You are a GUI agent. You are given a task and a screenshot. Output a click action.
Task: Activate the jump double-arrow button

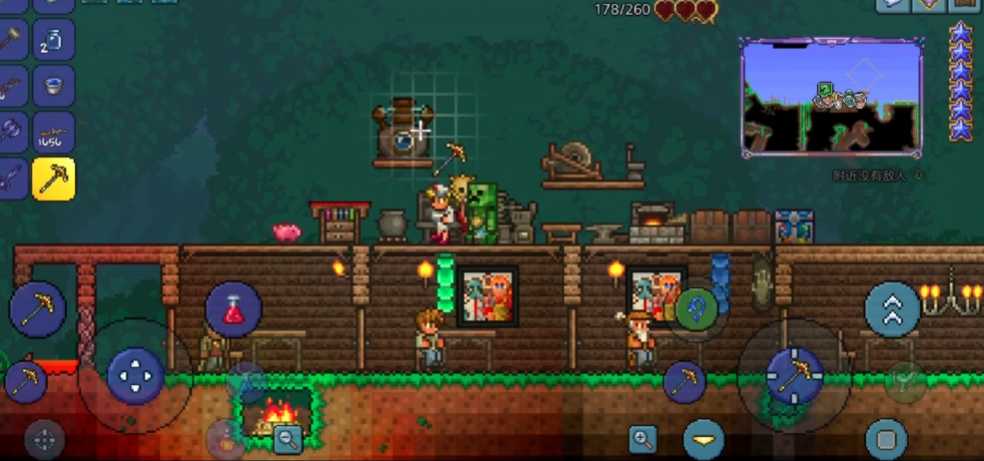point(892,309)
